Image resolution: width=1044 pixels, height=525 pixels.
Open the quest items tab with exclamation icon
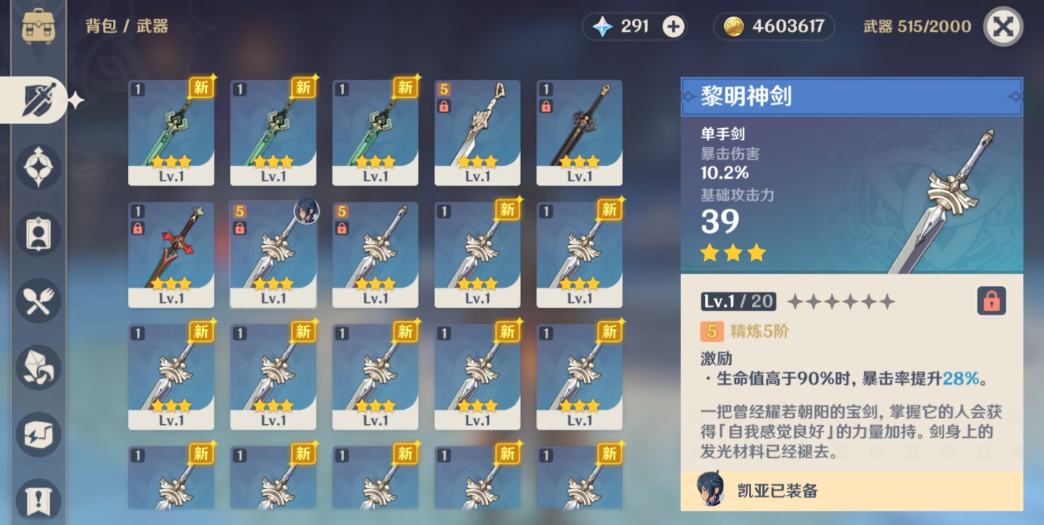click(39, 499)
